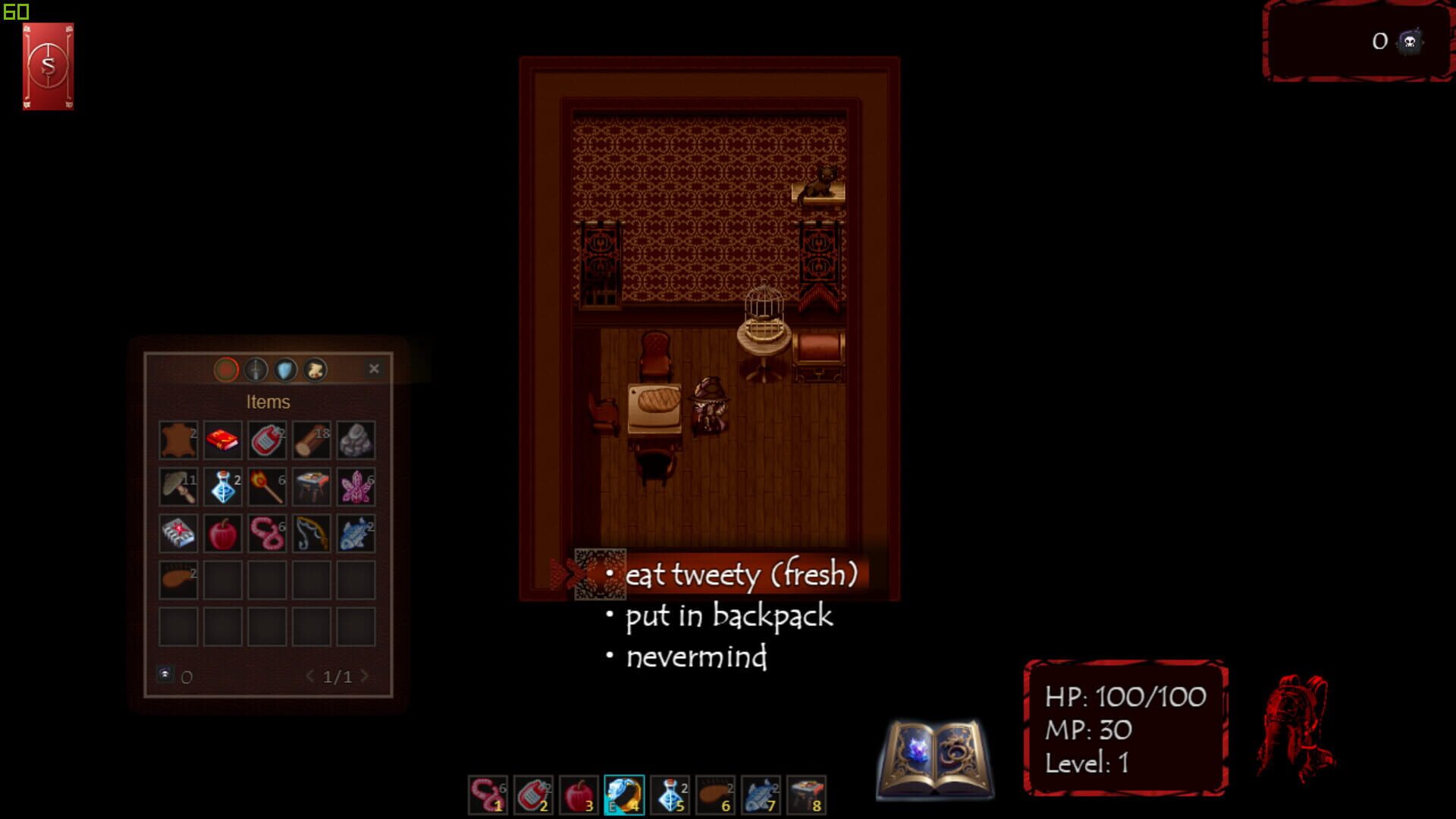Click the right page arrow next to 1/1
The image size is (1456, 819).
pyautogui.click(x=365, y=676)
